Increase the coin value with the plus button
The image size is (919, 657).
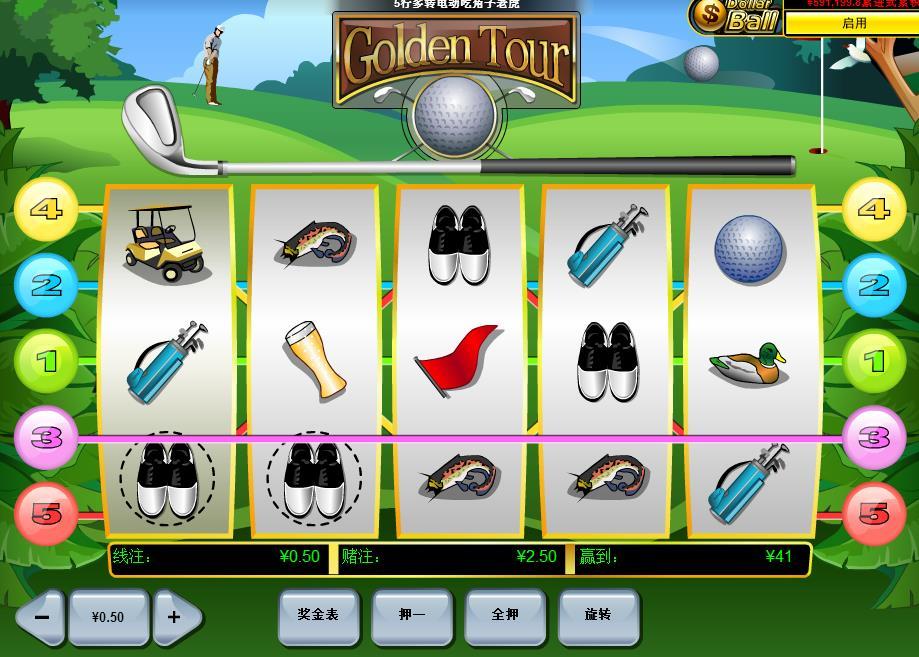tap(174, 617)
